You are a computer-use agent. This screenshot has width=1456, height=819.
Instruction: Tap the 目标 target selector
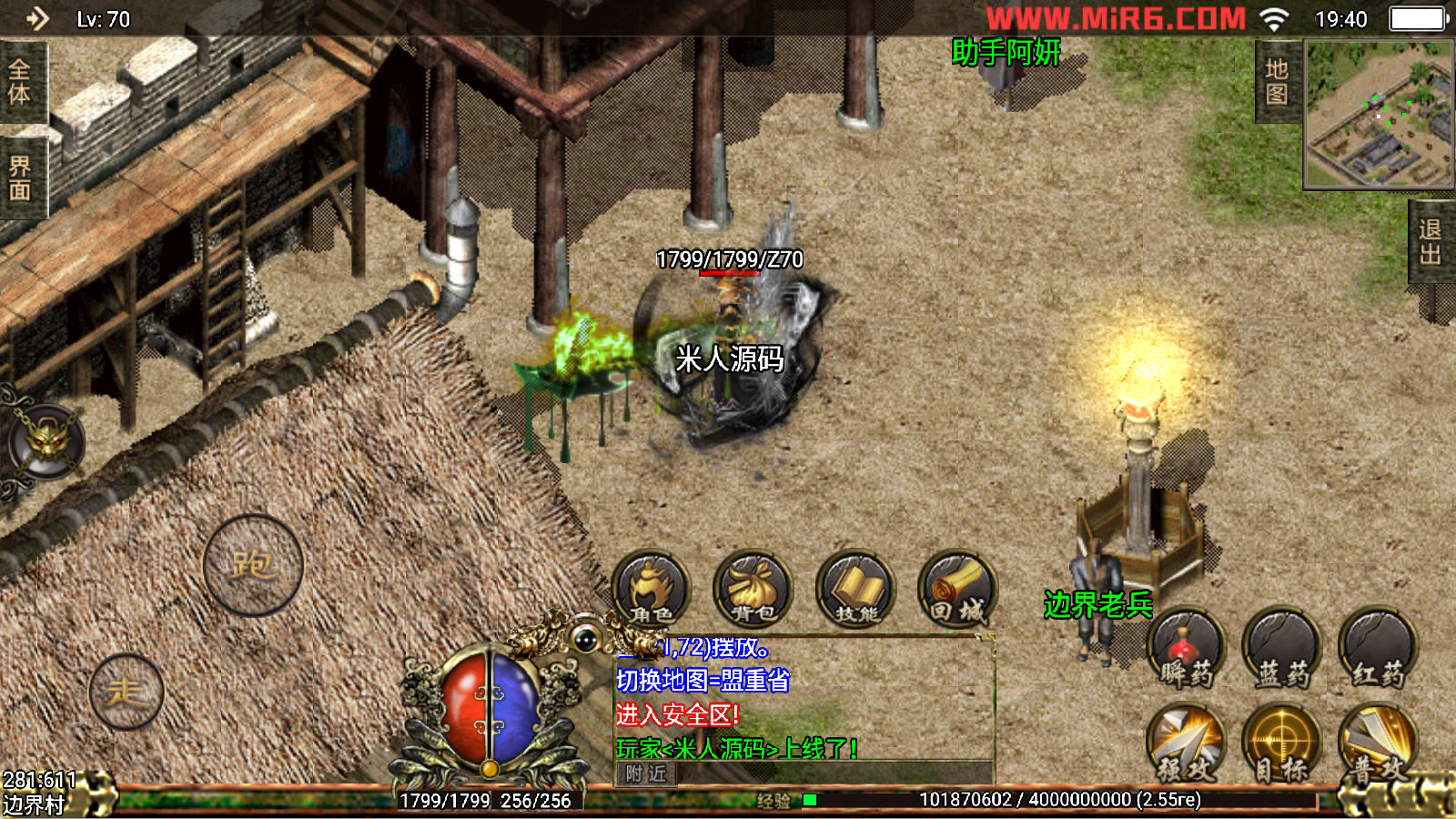[x=1282, y=743]
